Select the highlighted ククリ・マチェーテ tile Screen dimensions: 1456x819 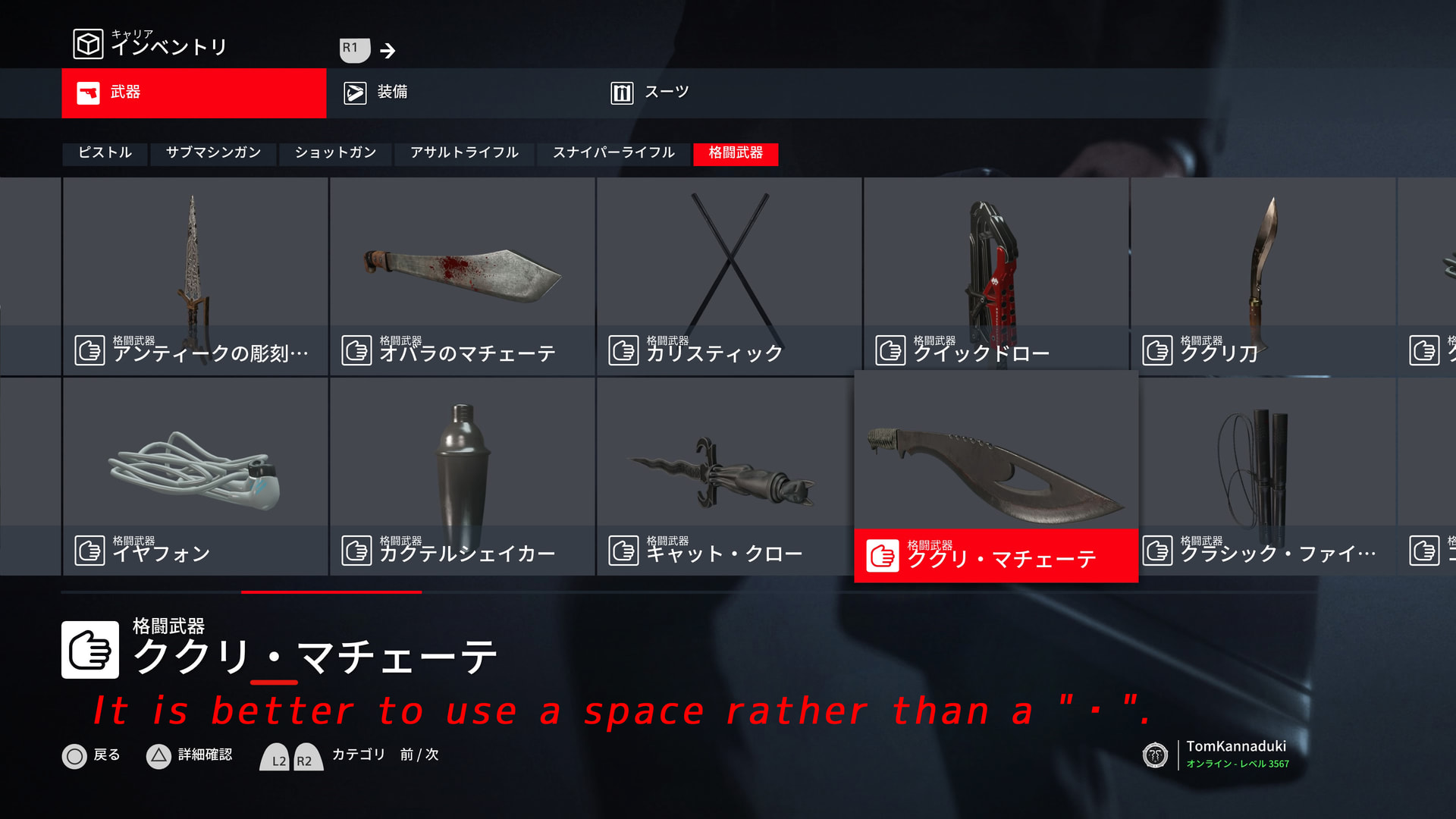[x=996, y=476]
